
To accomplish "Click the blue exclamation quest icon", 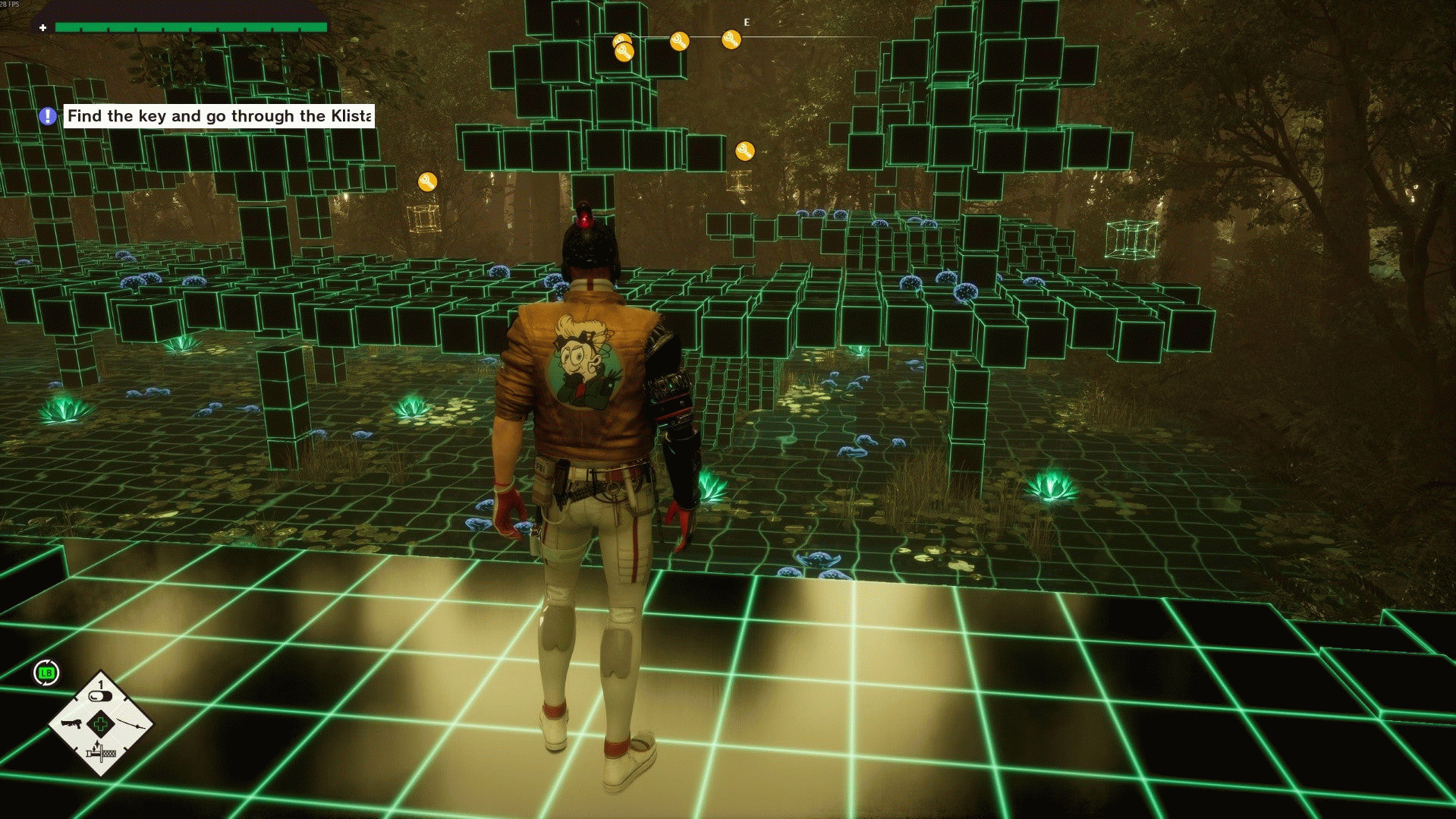I will point(48,116).
